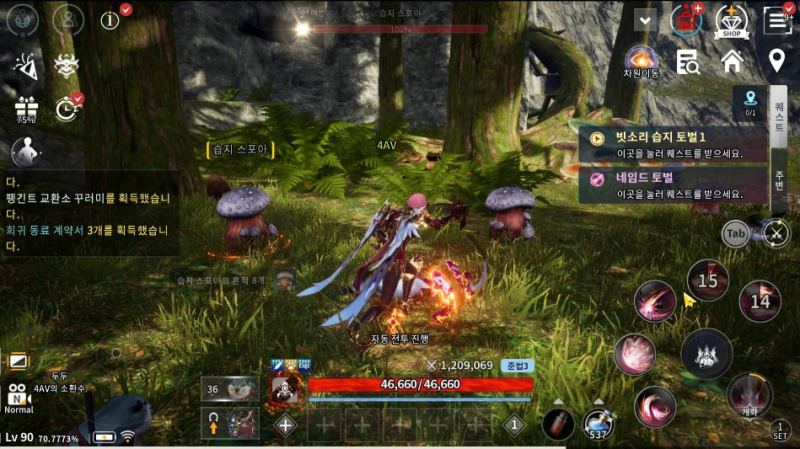Screen dimensions: 800x449
Task: Use the skill with 15 cooldown
Action: [707, 281]
